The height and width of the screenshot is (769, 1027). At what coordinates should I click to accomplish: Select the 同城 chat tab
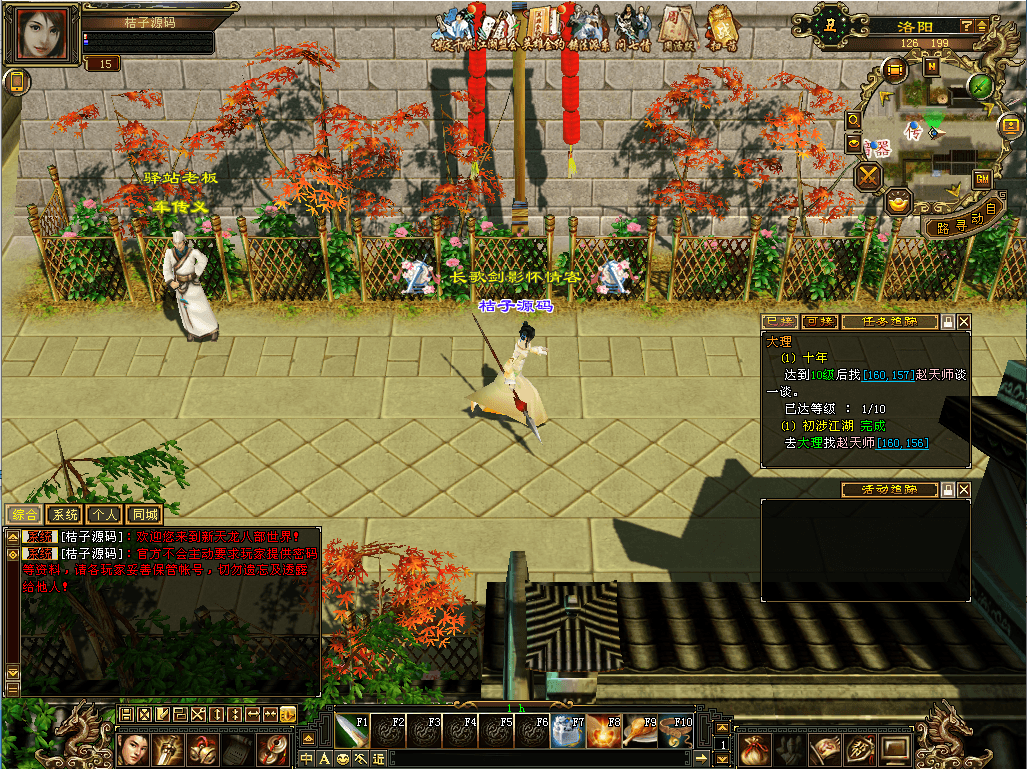[145, 515]
